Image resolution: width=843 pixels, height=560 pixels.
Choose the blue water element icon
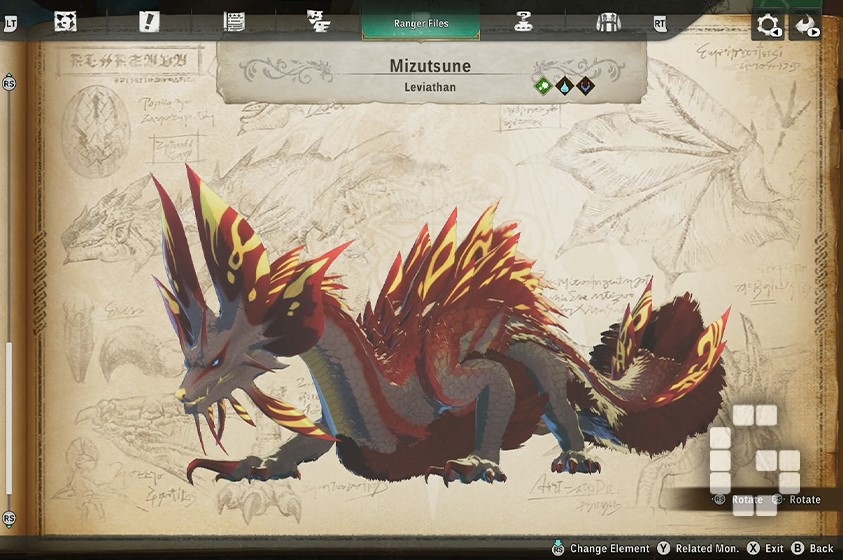[564, 86]
